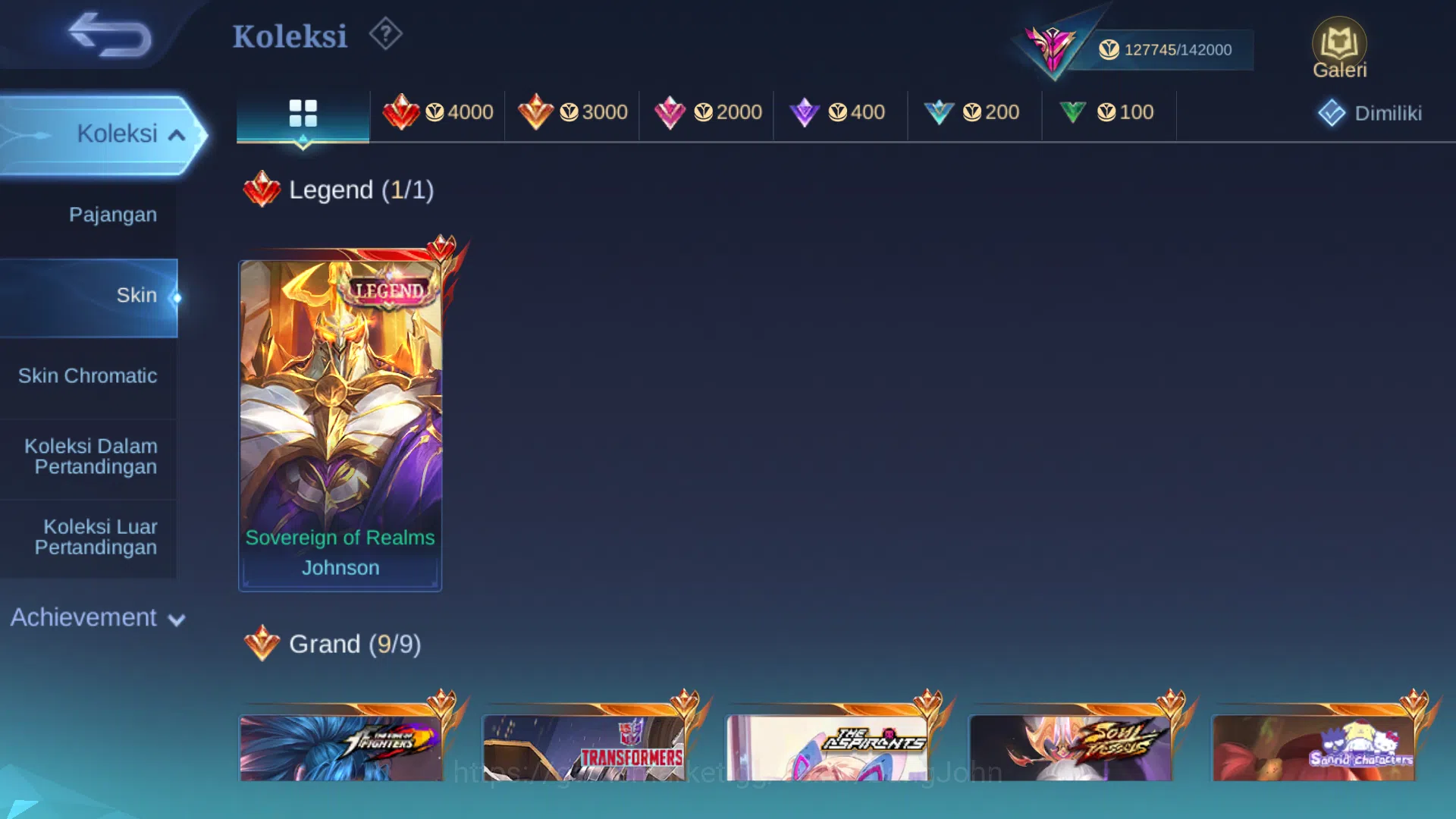Image resolution: width=1456 pixels, height=819 pixels.
Task: Collapse the Koleksi sidebar section
Action: (118, 133)
